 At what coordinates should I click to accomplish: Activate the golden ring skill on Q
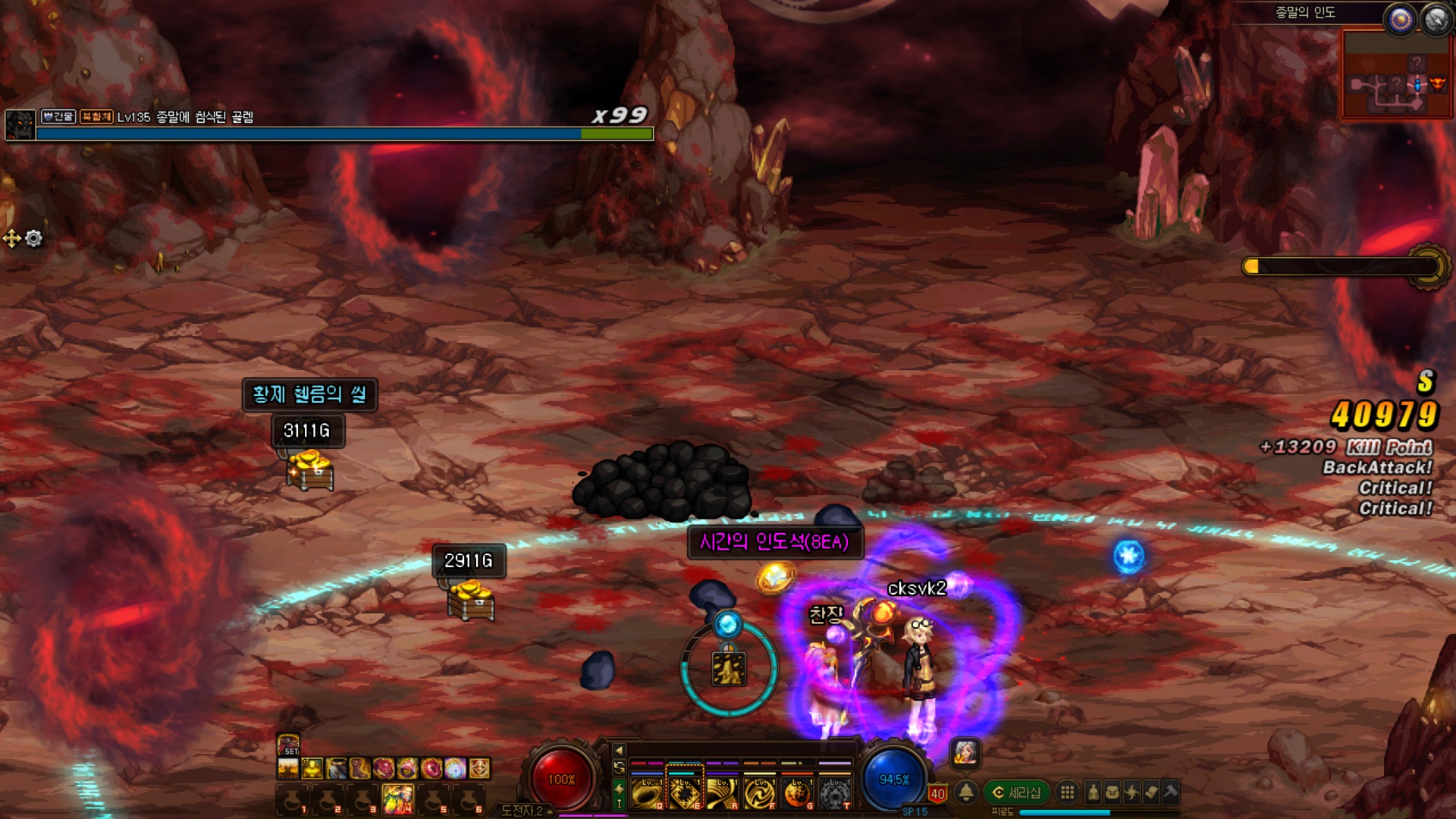click(x=647, y=793)
